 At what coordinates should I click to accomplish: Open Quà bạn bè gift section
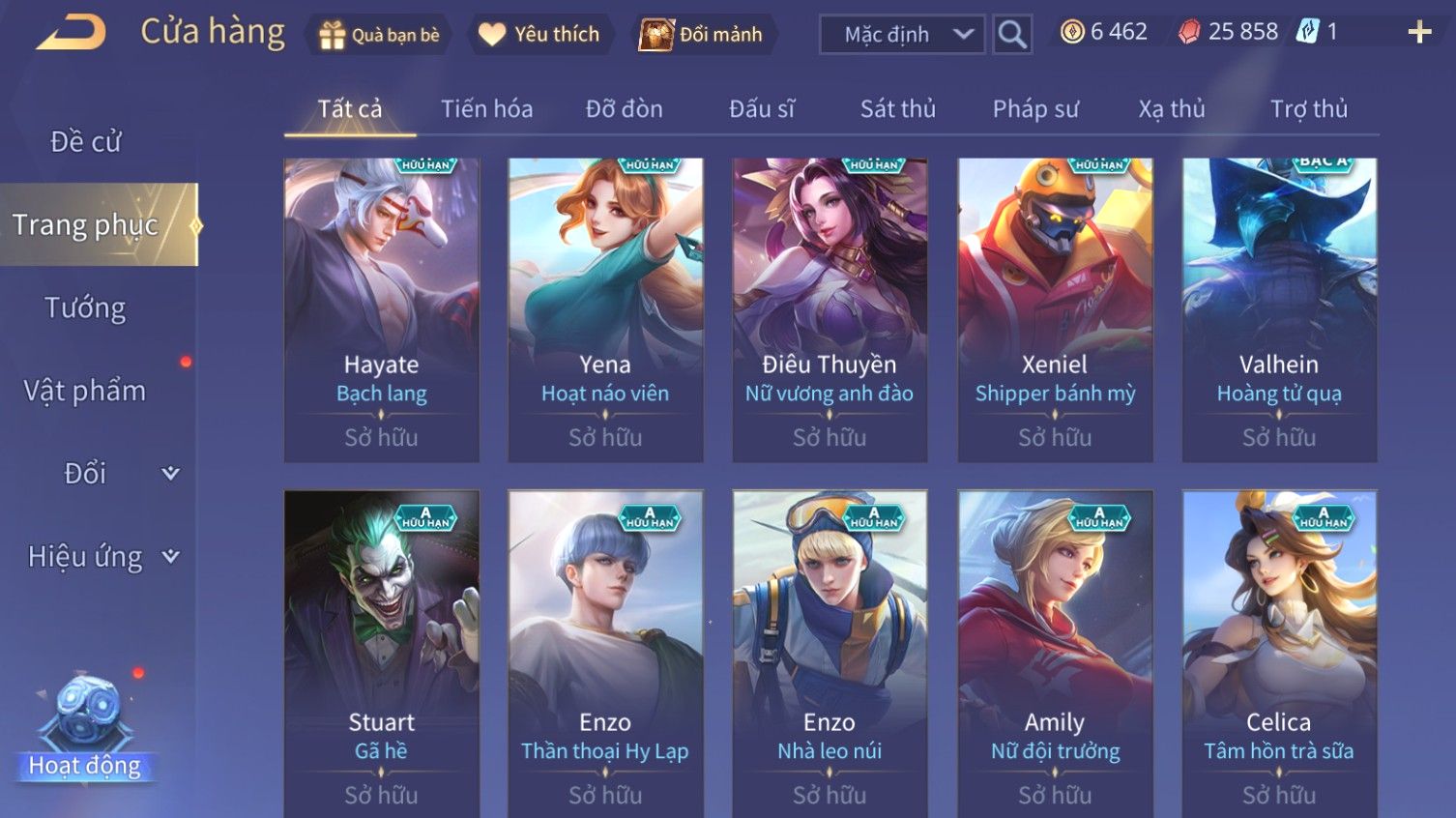[379, 35]
